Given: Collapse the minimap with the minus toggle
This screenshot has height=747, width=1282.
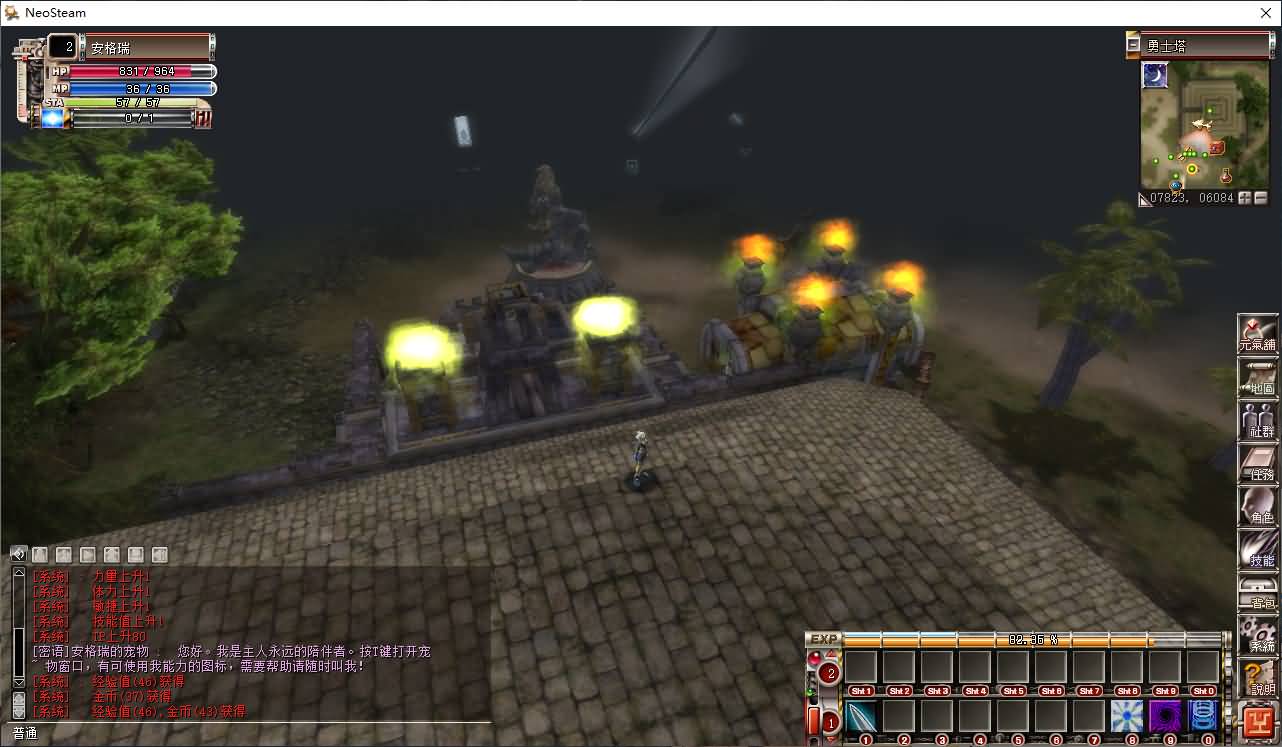Looking at the screenshot, I should point(1133,45).
